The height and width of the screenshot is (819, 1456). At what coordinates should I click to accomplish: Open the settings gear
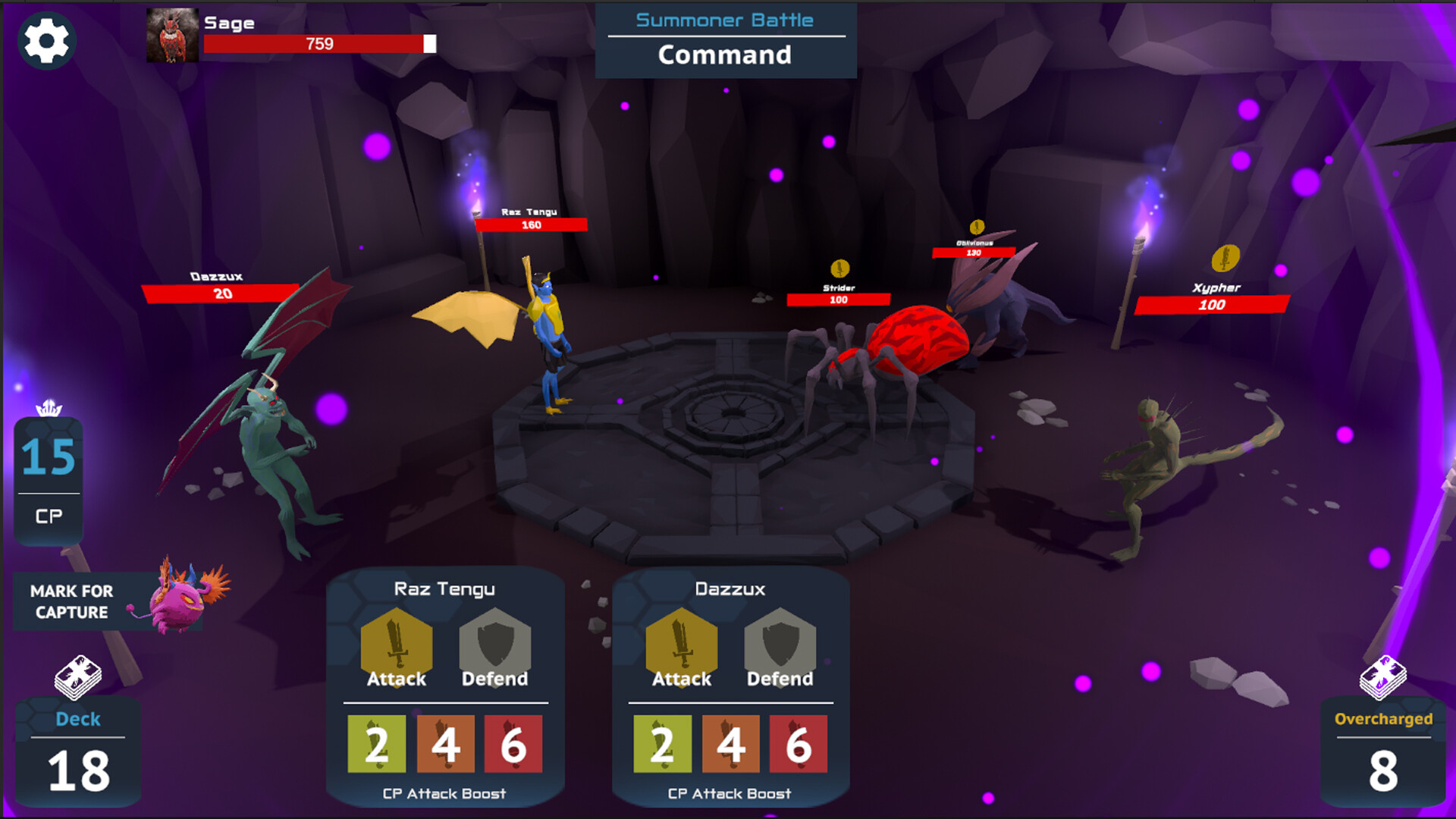47,42
